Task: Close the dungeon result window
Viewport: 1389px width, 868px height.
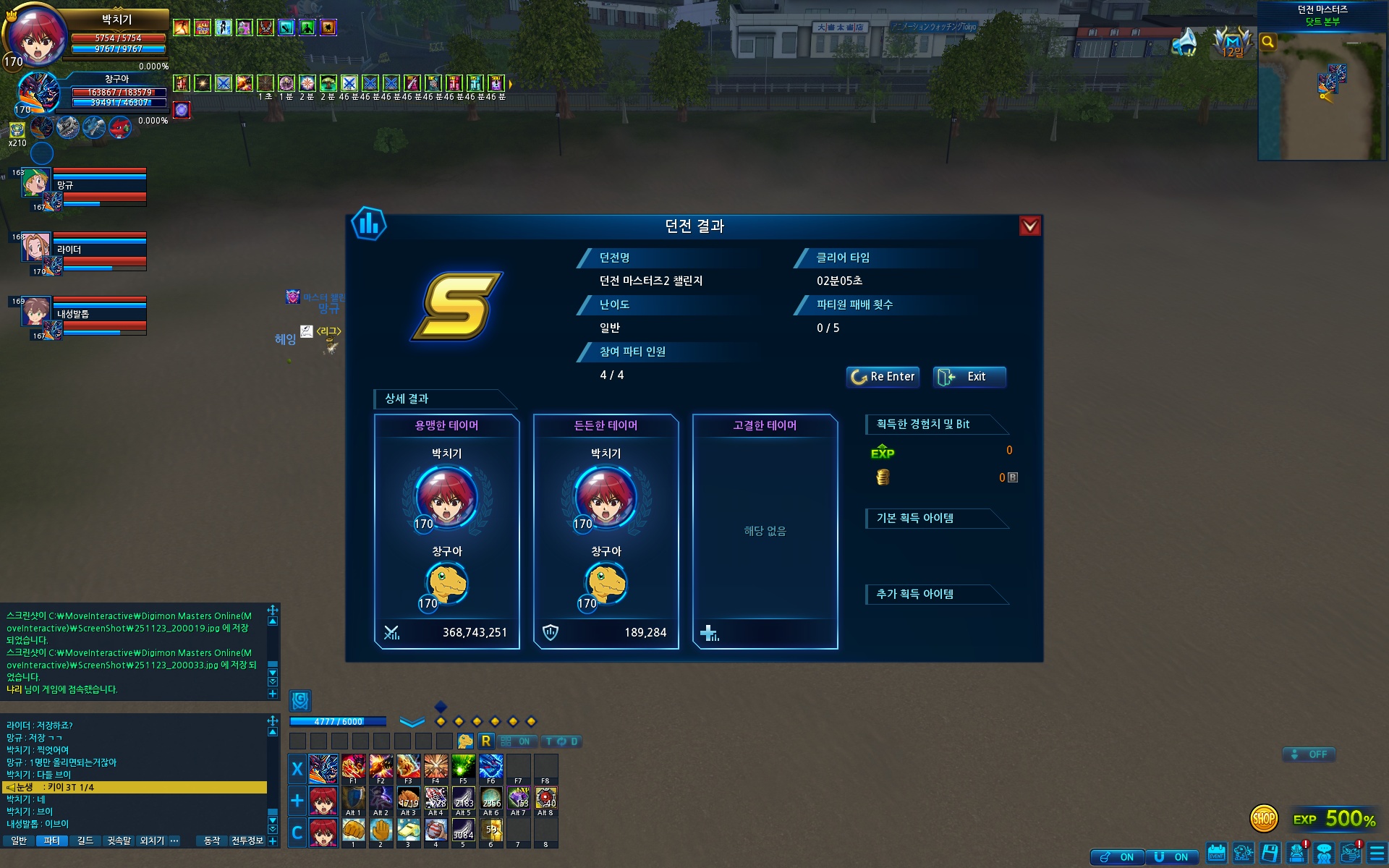Action: coord(1029,226)
